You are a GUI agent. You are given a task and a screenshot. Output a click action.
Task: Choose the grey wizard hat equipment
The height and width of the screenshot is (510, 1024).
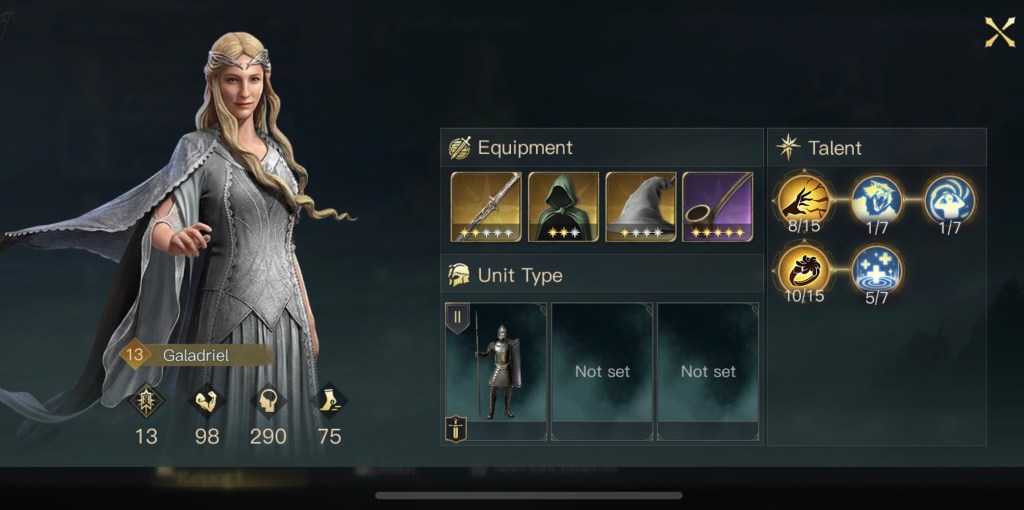(x=641, y=206)
